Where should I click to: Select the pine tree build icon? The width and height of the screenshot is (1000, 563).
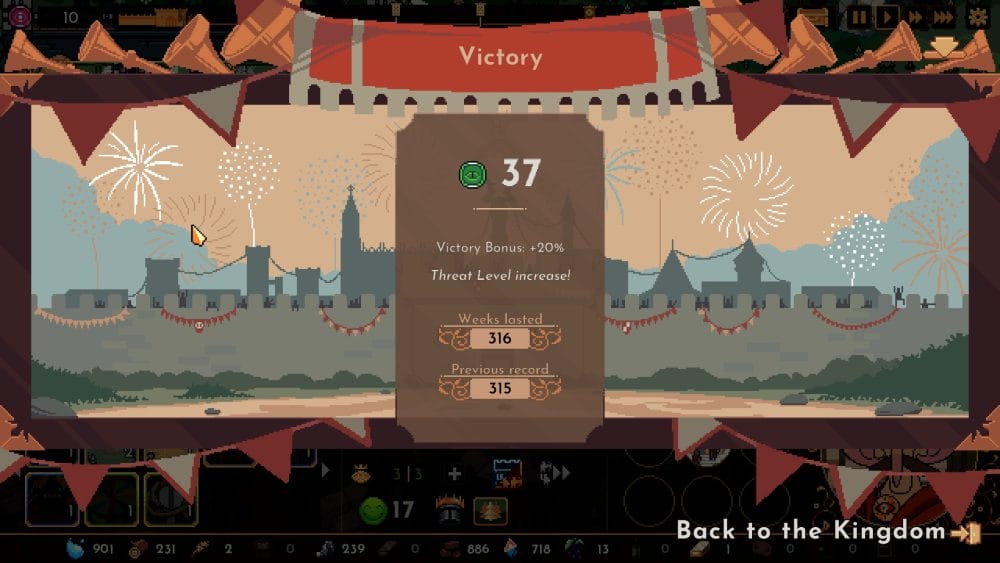490,511
